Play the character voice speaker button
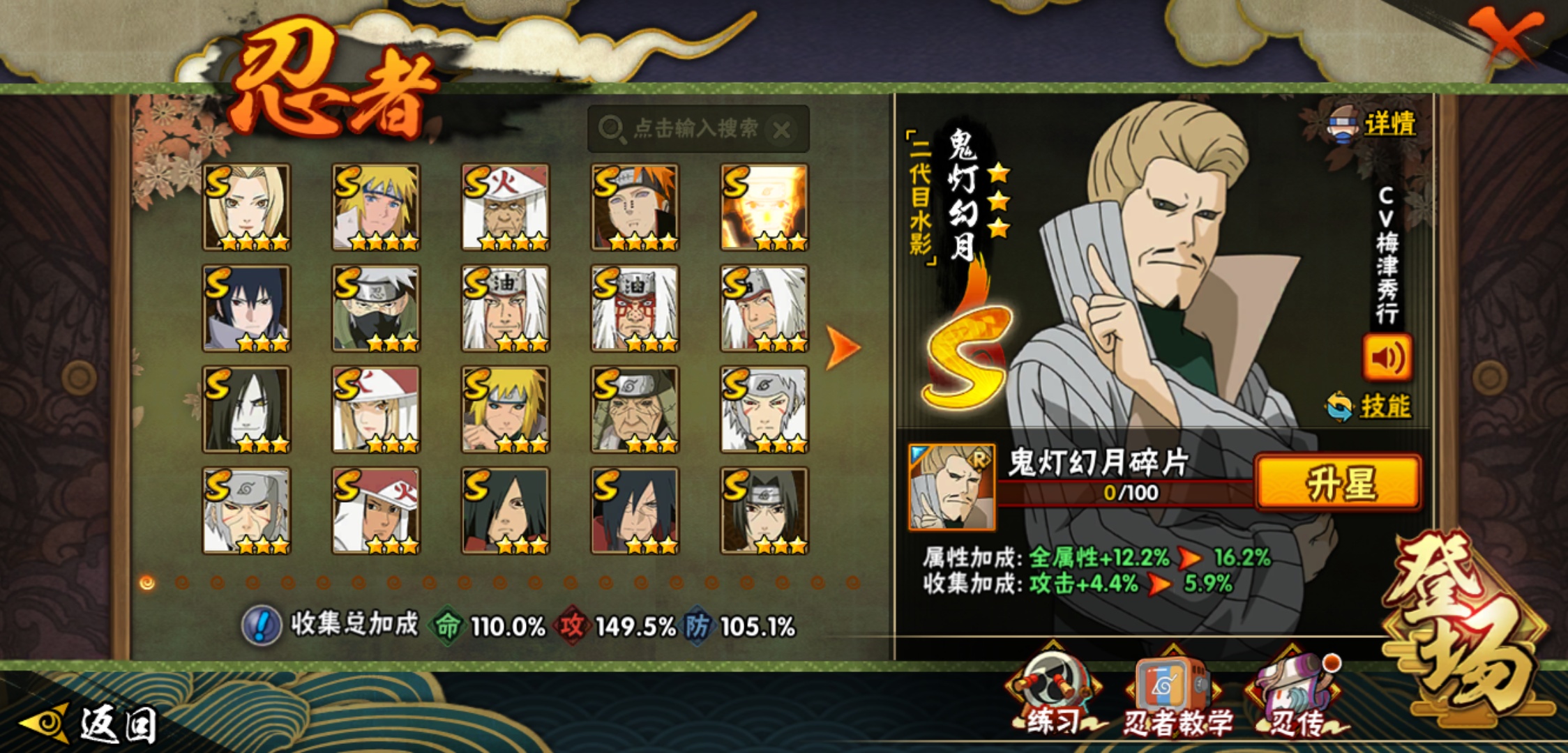Image resolution: width=1568 pixels, height=753 pixels. pyautogui.click(x=1387, y=358)
